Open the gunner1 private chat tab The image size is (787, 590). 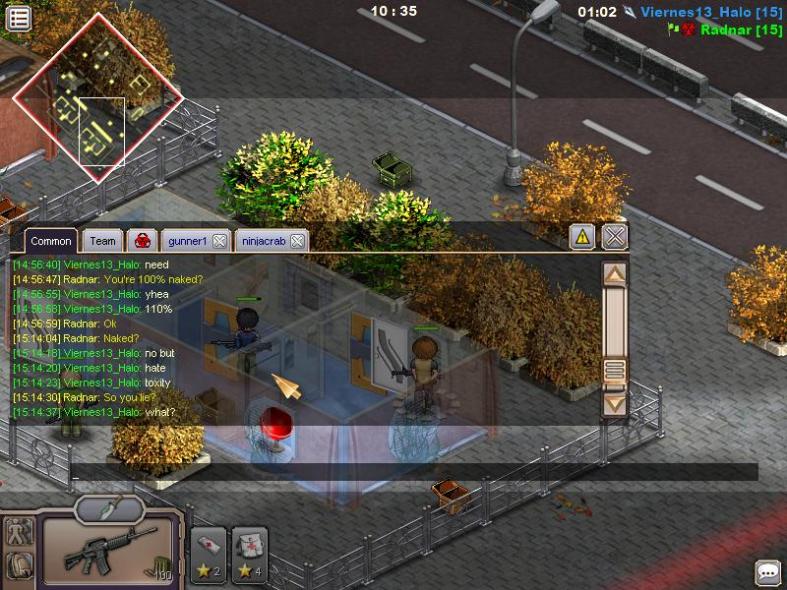[187, 241]
